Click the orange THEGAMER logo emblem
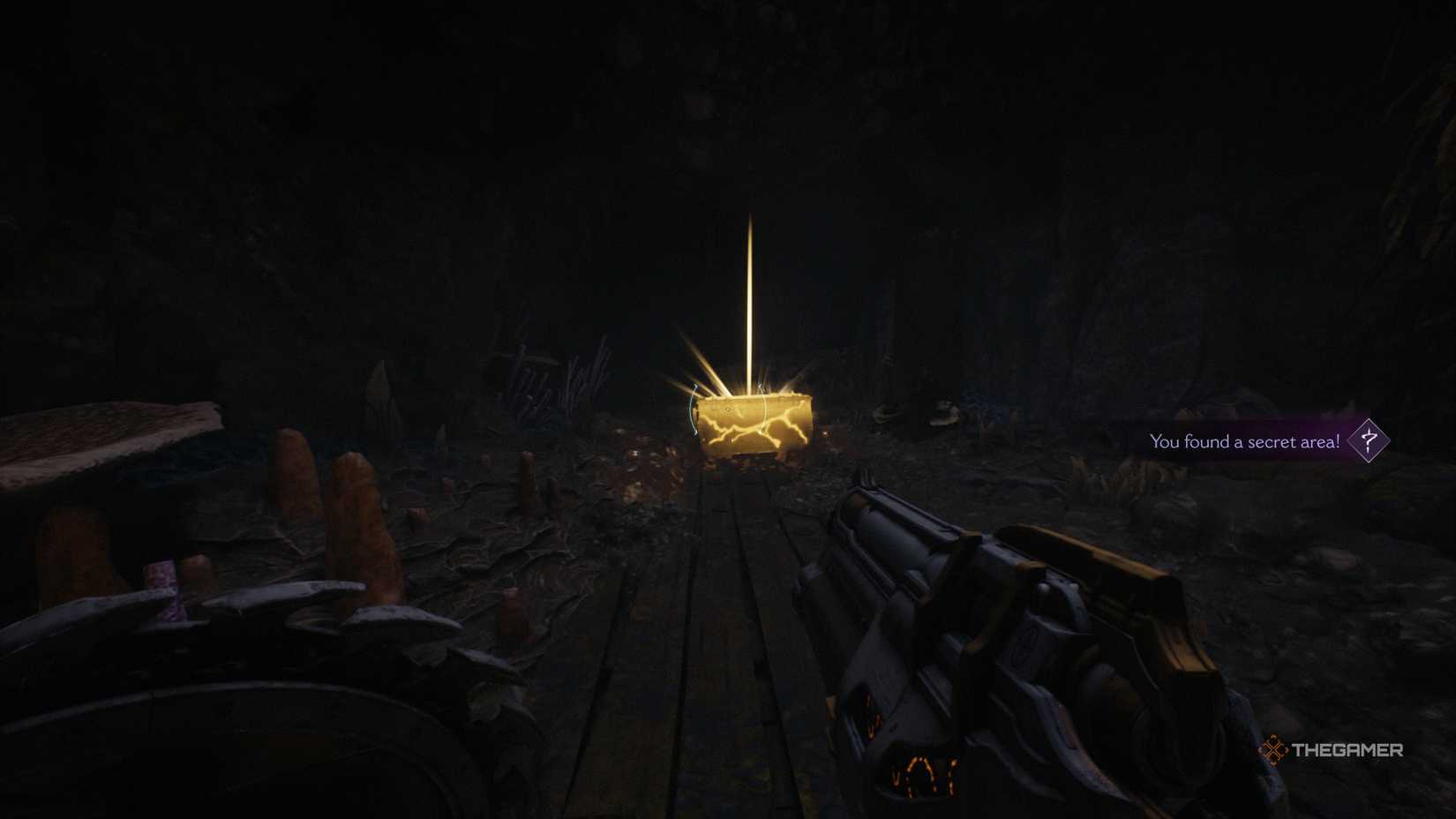Screen dimensions: 1456x819 (1274, 749)
